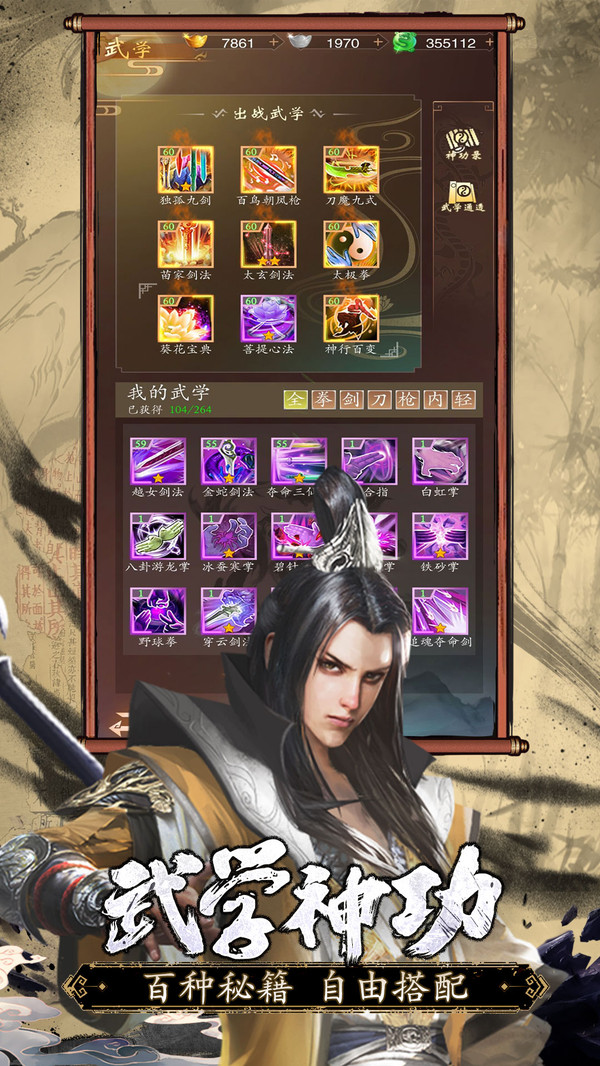Choose the 八卦游龙掌 skill
The image size is (600, 1066).
click(x=158, y=537)
